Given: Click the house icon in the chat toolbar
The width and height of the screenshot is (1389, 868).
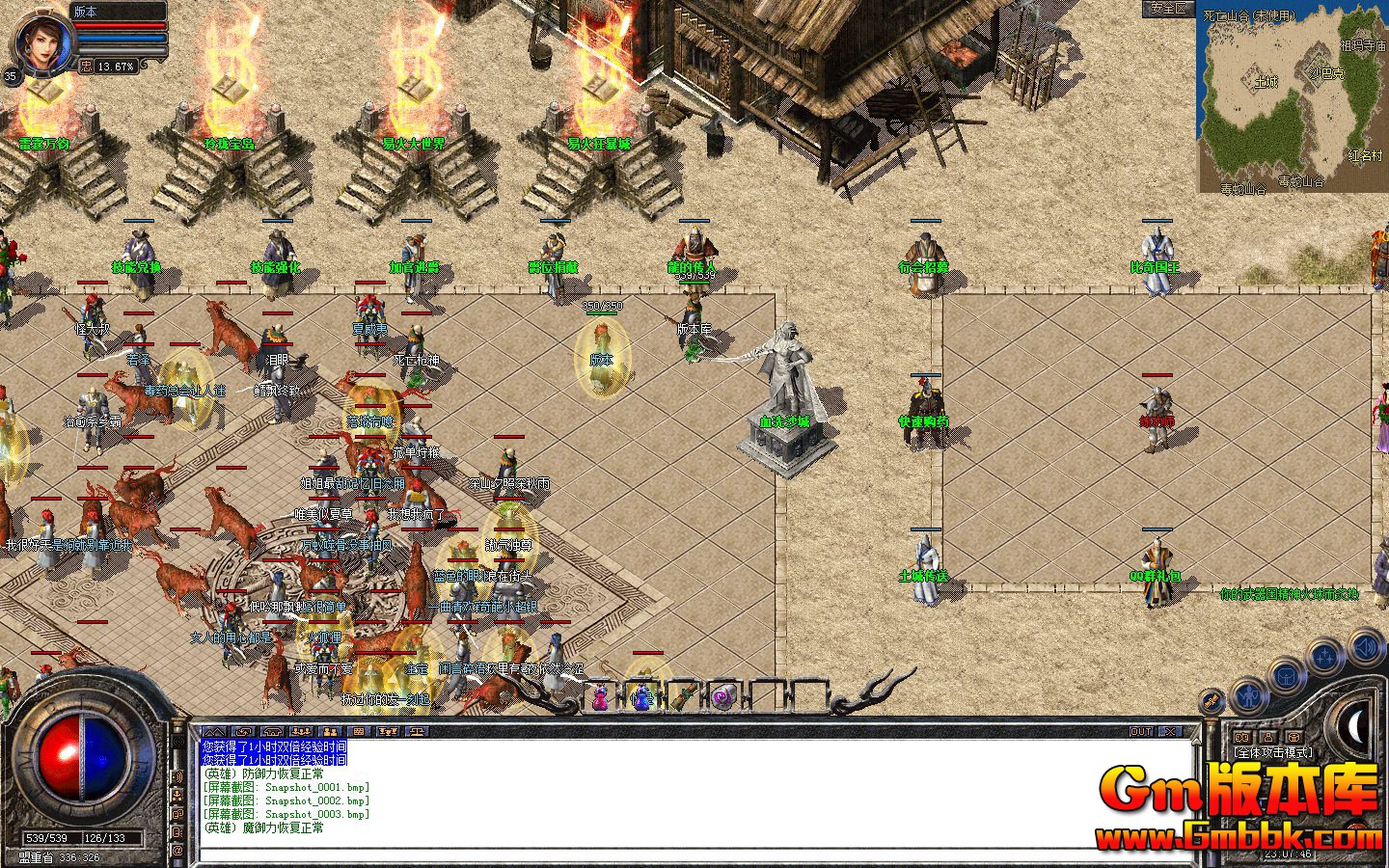Looking at the screenshot, I should (272, 731).
